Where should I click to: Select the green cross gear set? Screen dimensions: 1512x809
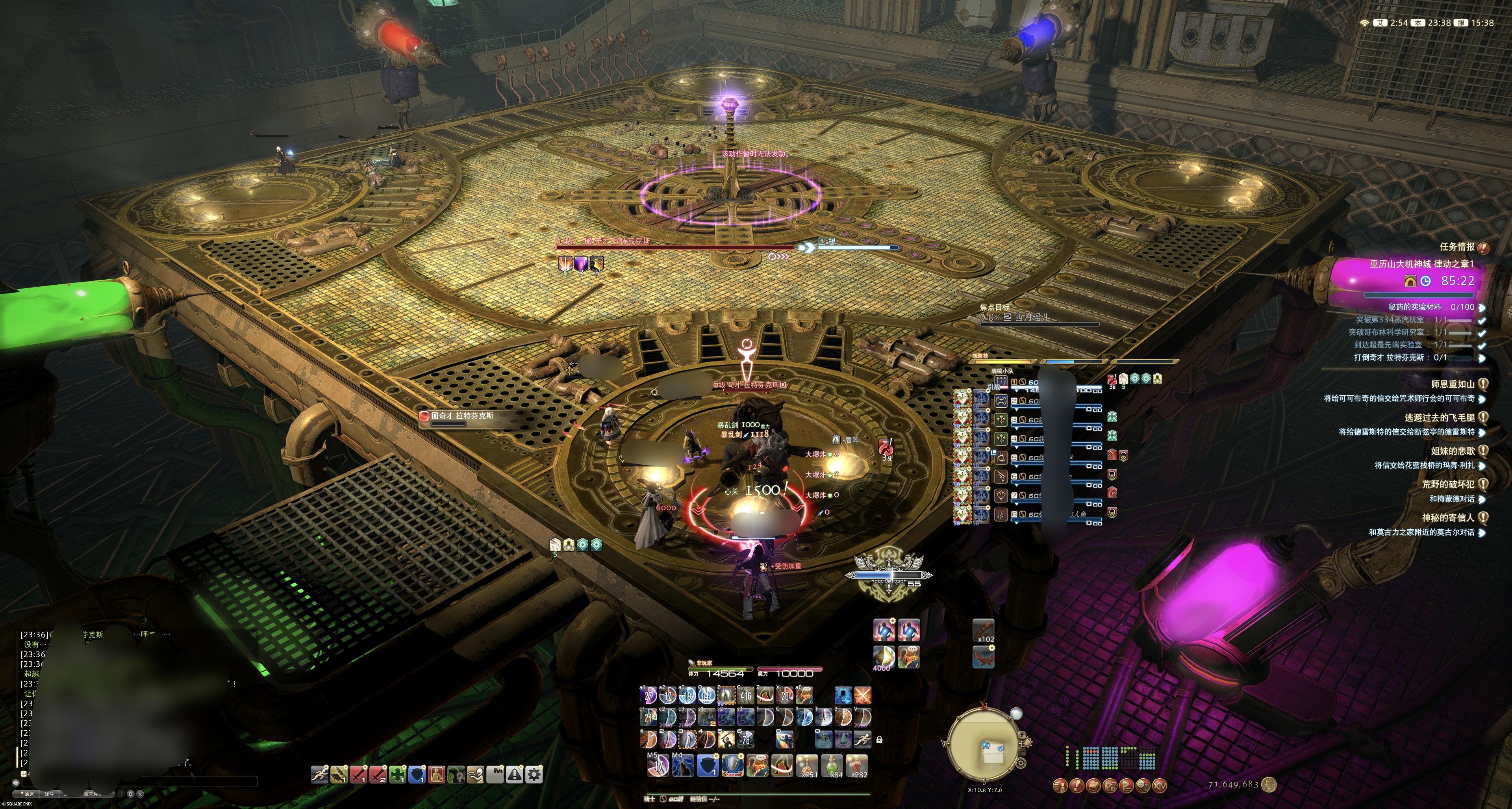click(397, 775)
